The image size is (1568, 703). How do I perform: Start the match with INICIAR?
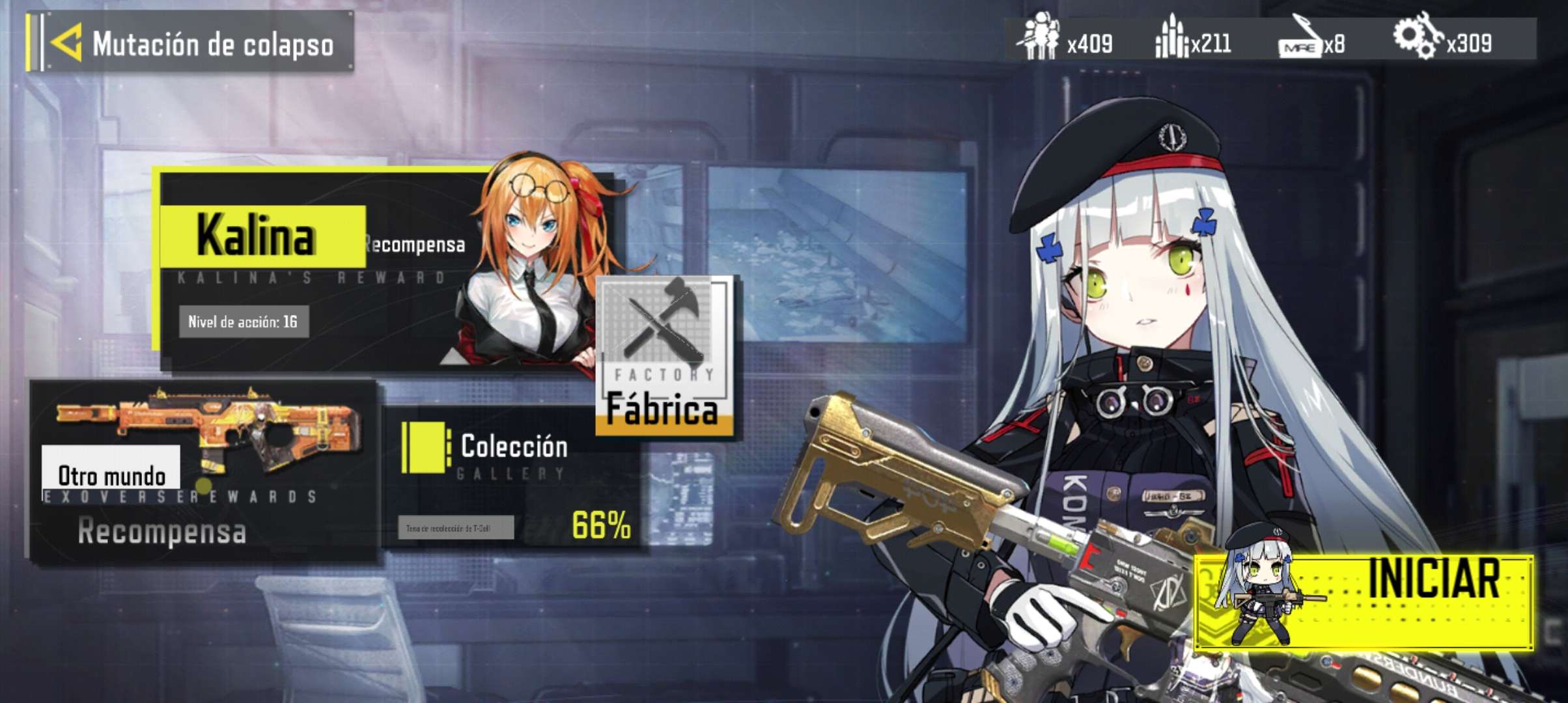[x=1364, y=602]
